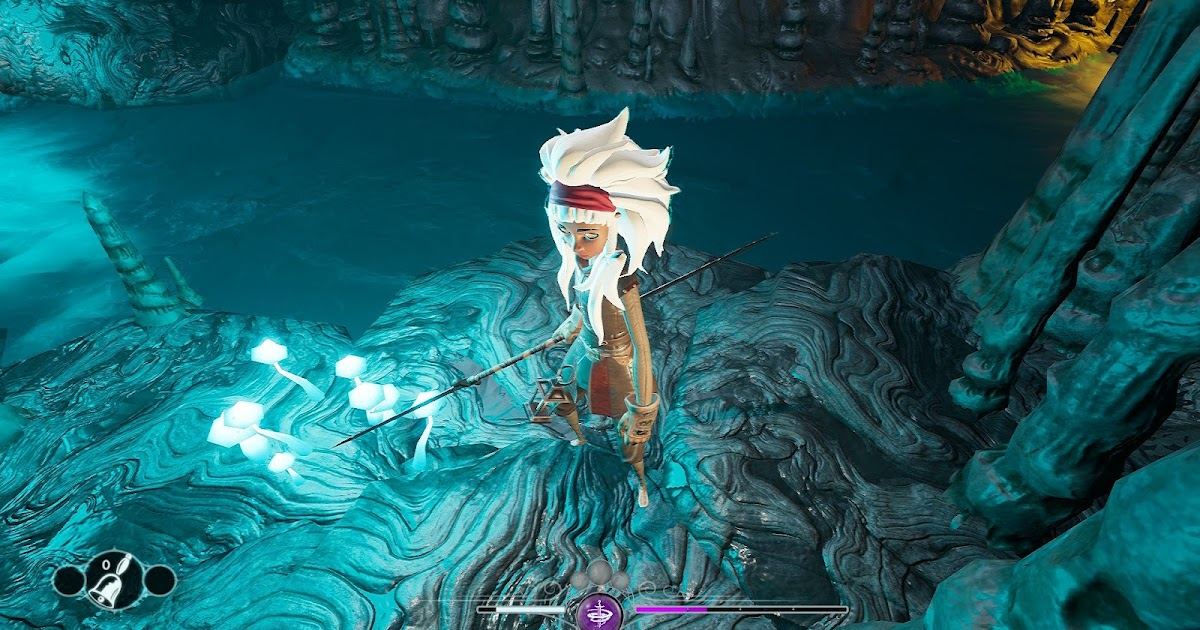The image size is (1200, 630).
Task: Select the bell item icon
Action: (113, 581)
